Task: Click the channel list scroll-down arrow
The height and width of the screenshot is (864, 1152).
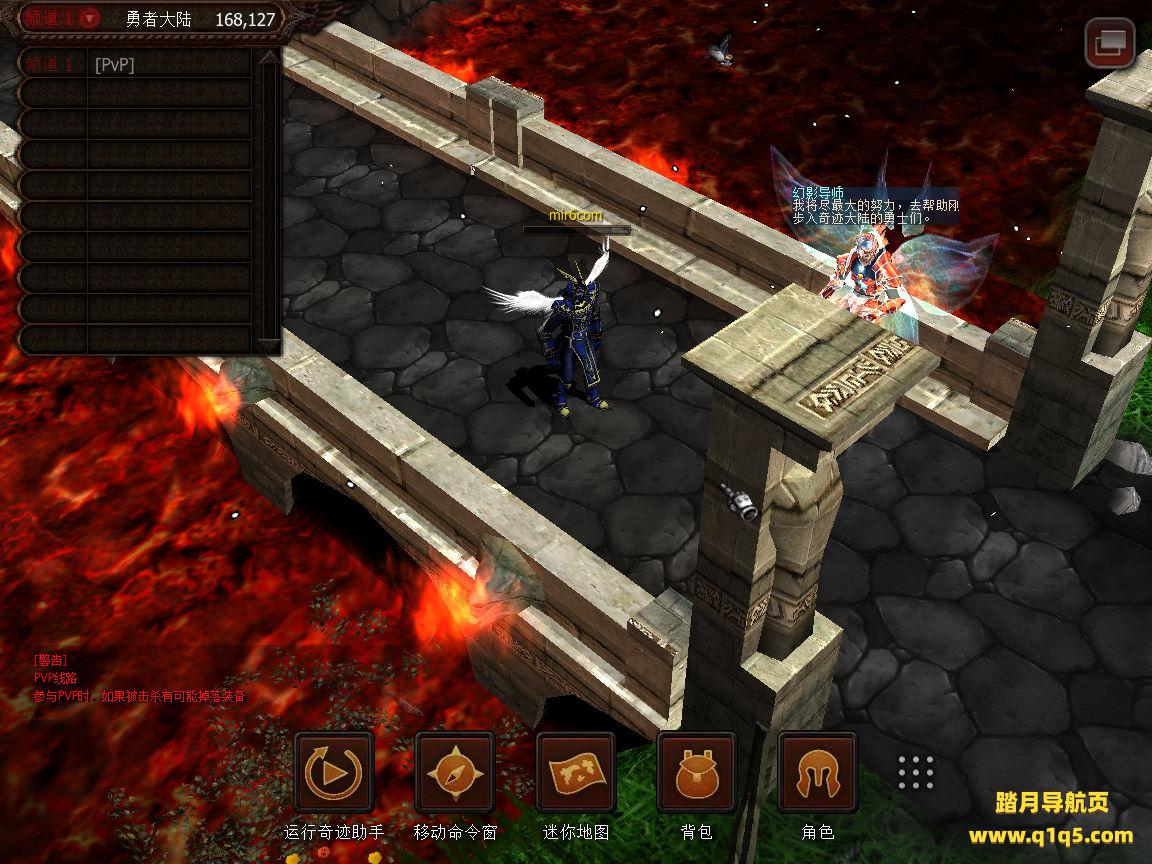Action: (268, 344)
